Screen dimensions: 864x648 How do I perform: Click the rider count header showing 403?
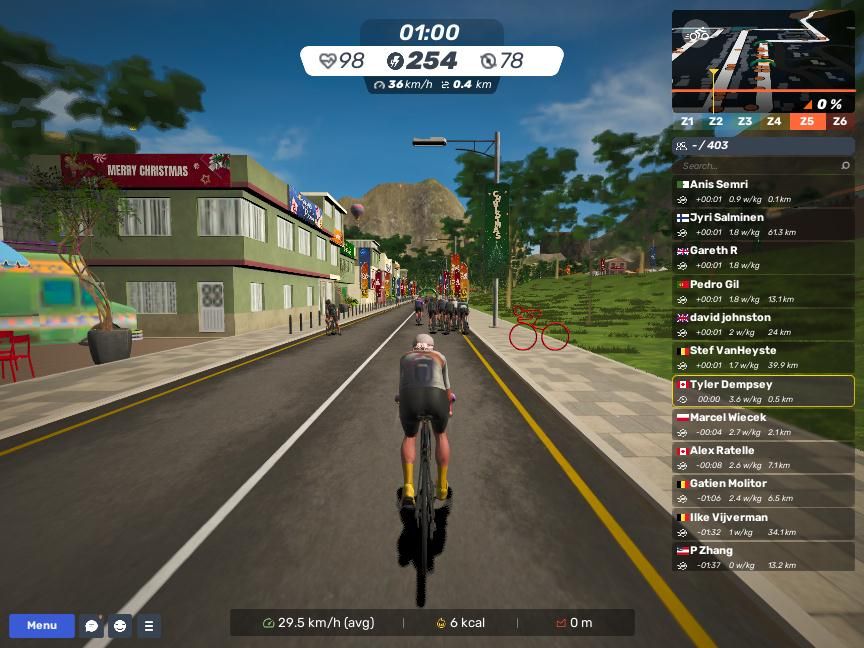763,145
